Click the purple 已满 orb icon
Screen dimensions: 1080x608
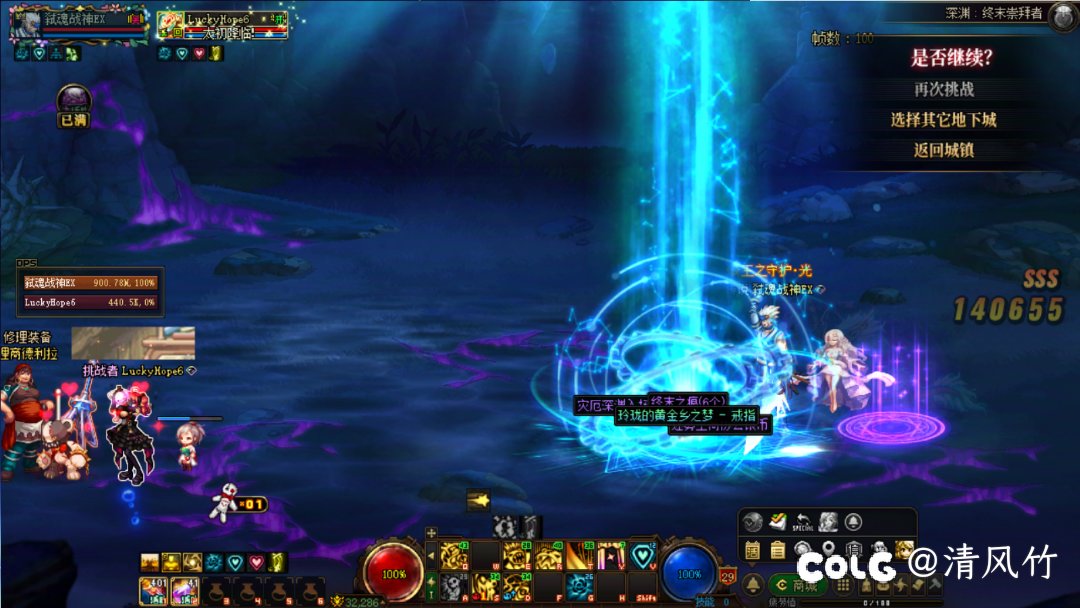coord(73,100)
